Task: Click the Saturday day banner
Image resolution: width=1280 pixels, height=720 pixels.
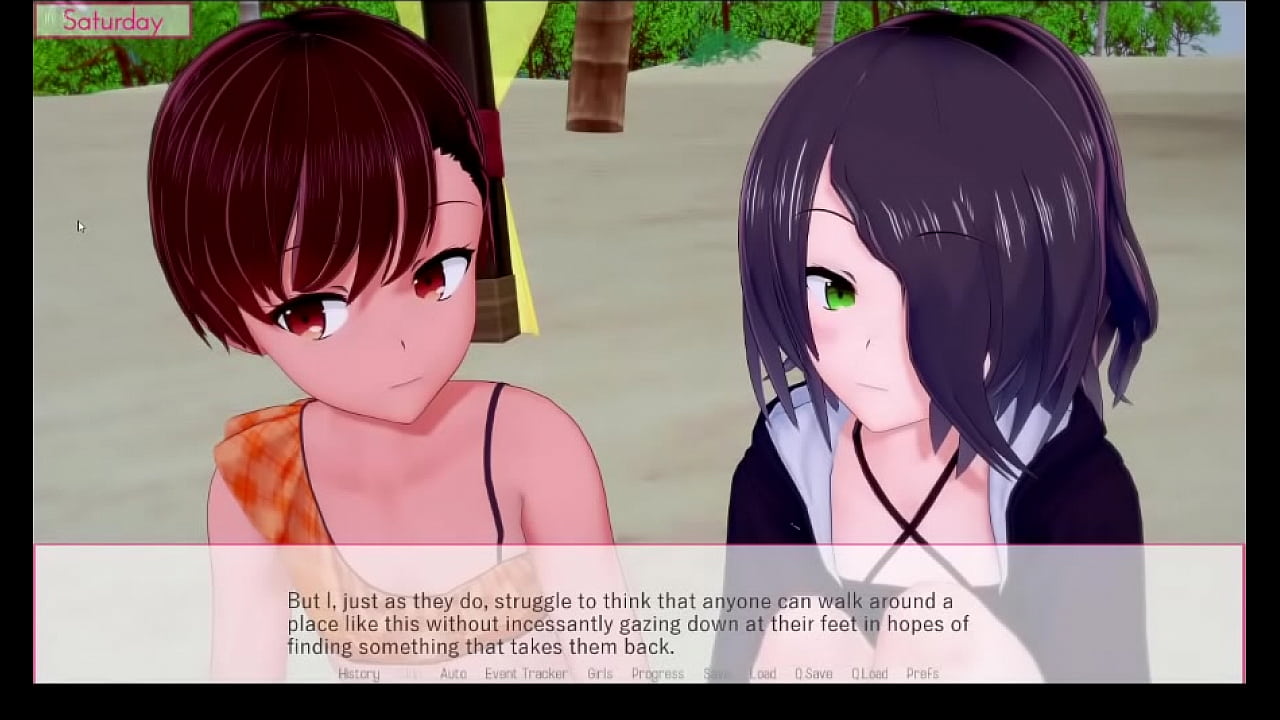Action: [113, 19]
